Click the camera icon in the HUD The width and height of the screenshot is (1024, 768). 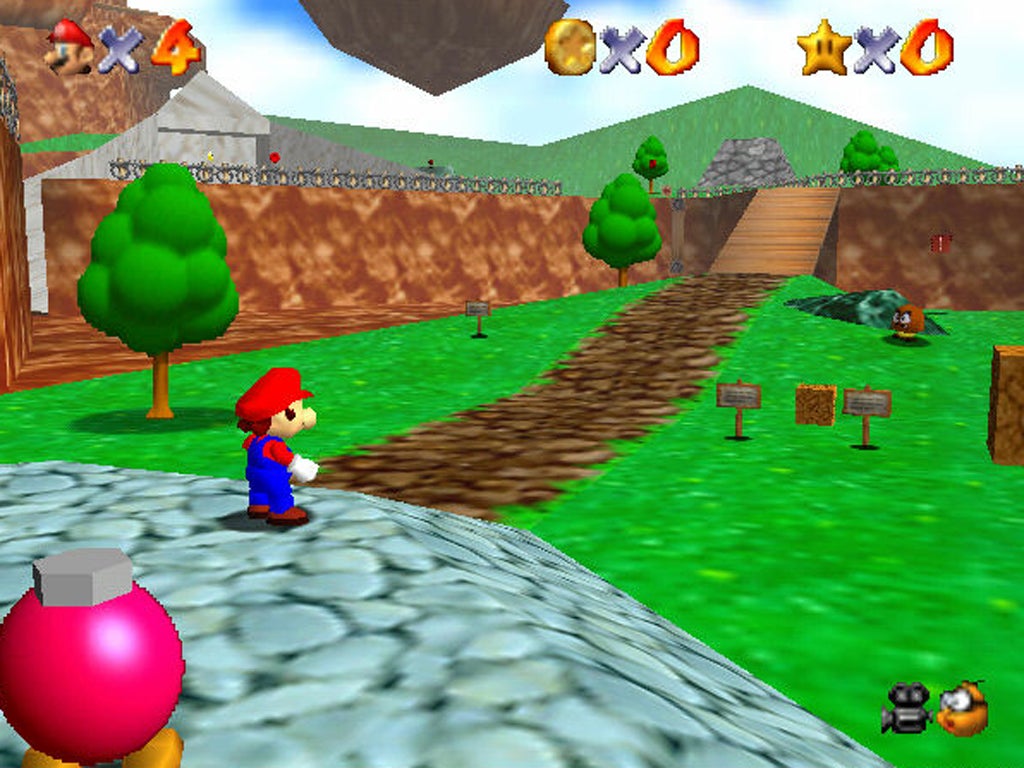[x=905, y=708]
